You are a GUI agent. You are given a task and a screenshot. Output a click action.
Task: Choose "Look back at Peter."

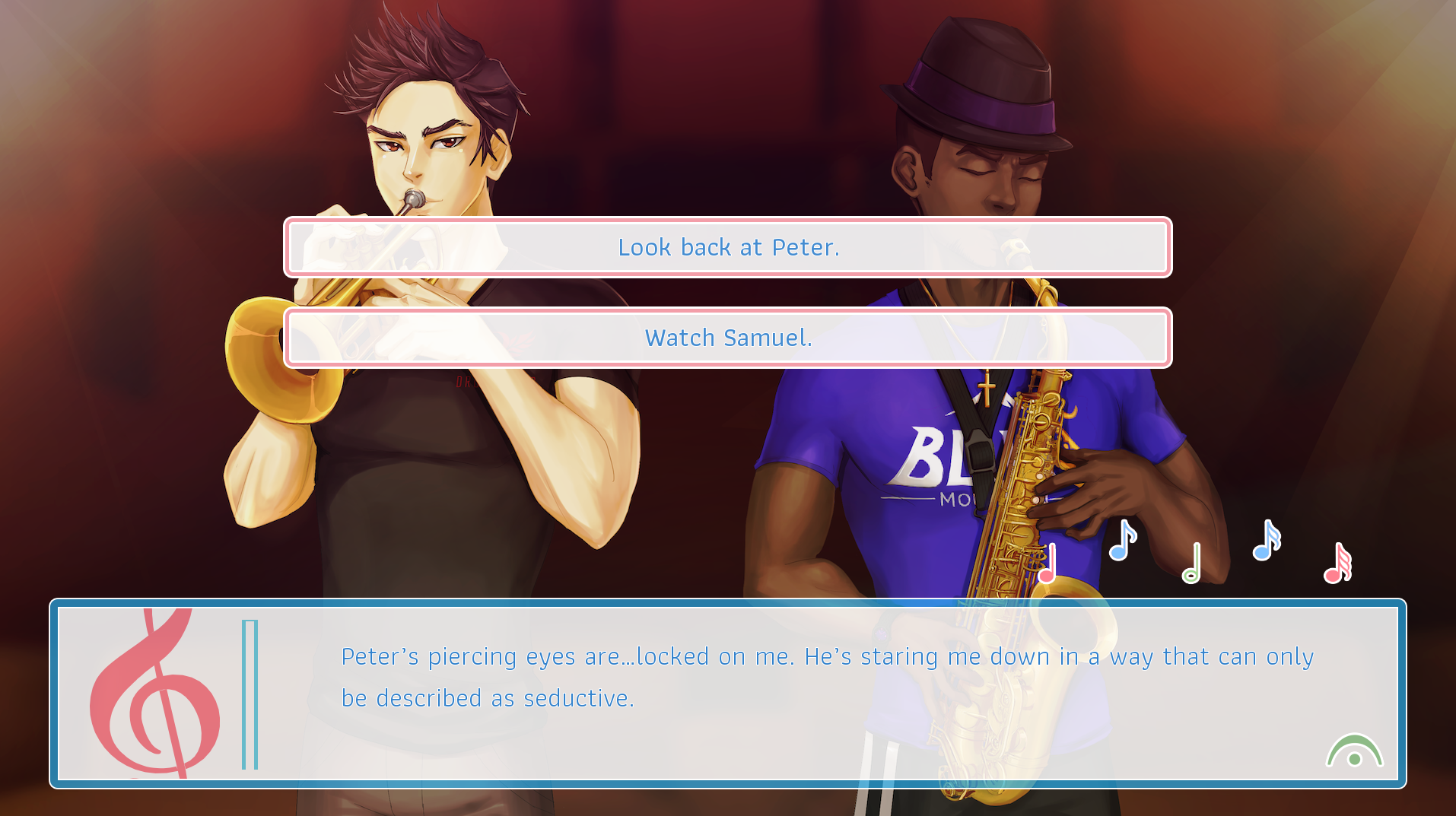[727, 247]
